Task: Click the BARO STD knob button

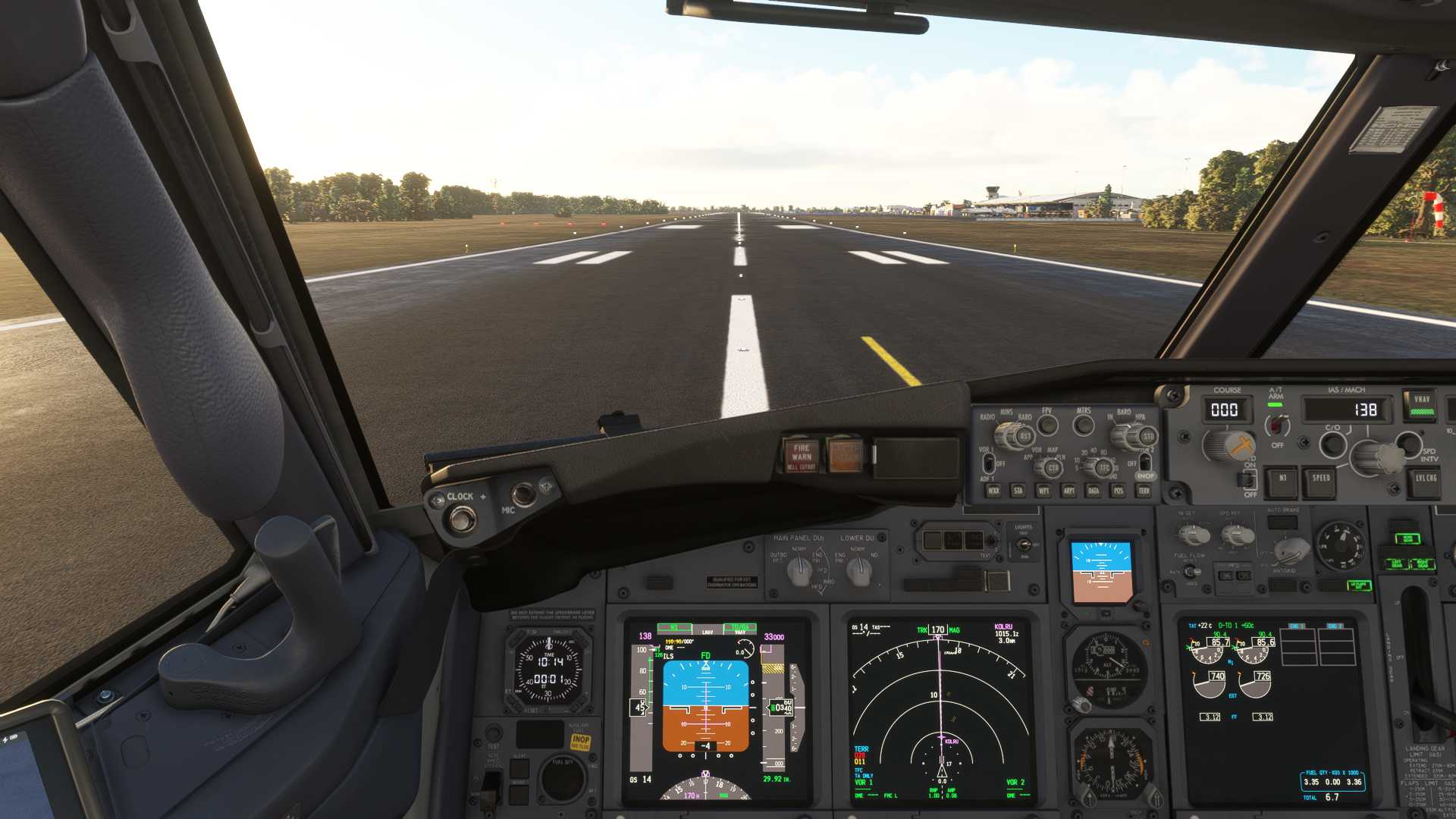Action: pyautogui.click(x=1147, y=437)
